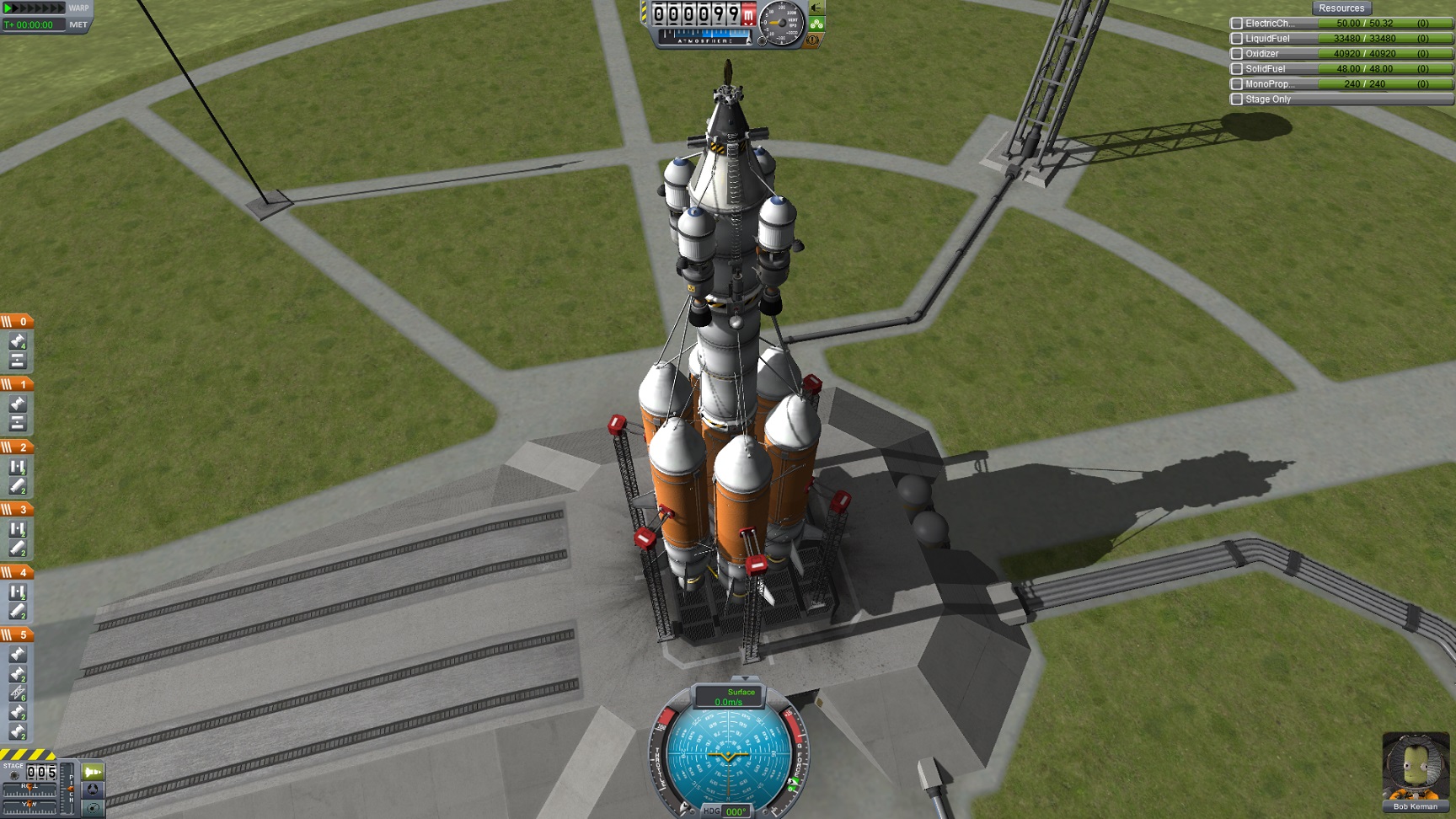Click the time warp arrows

[x=34, y=8]
